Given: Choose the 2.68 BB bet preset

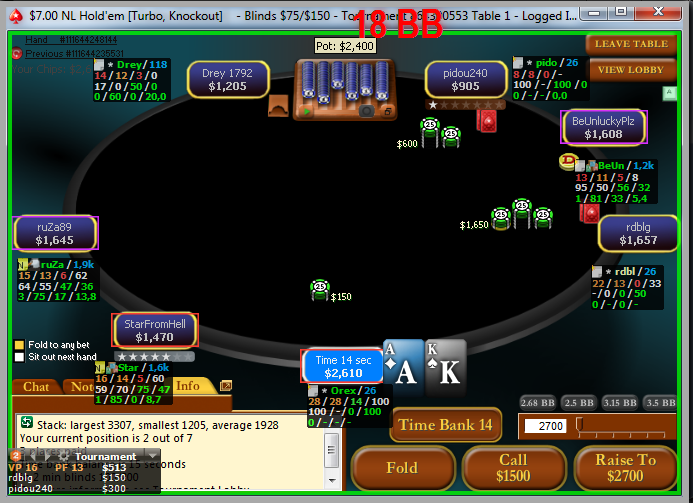Looking at the screenshot, I should [538, 402].
